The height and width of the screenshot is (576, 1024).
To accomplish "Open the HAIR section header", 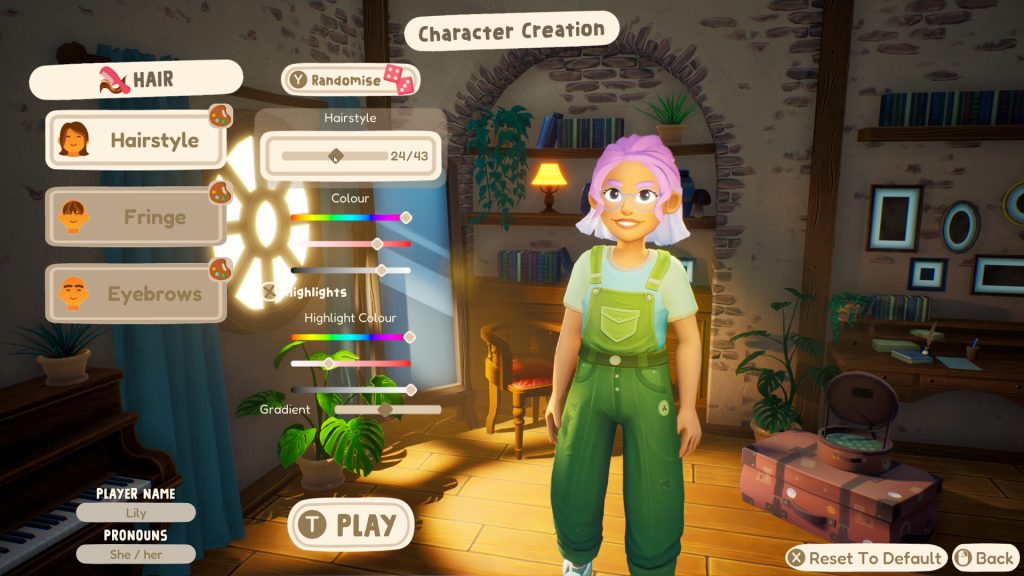I will pos(136,80).
